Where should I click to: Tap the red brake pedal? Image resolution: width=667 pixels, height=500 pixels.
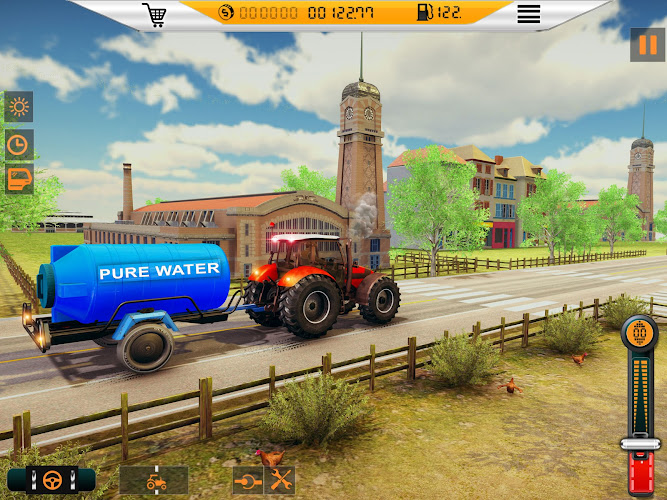[x=641, y=474]
